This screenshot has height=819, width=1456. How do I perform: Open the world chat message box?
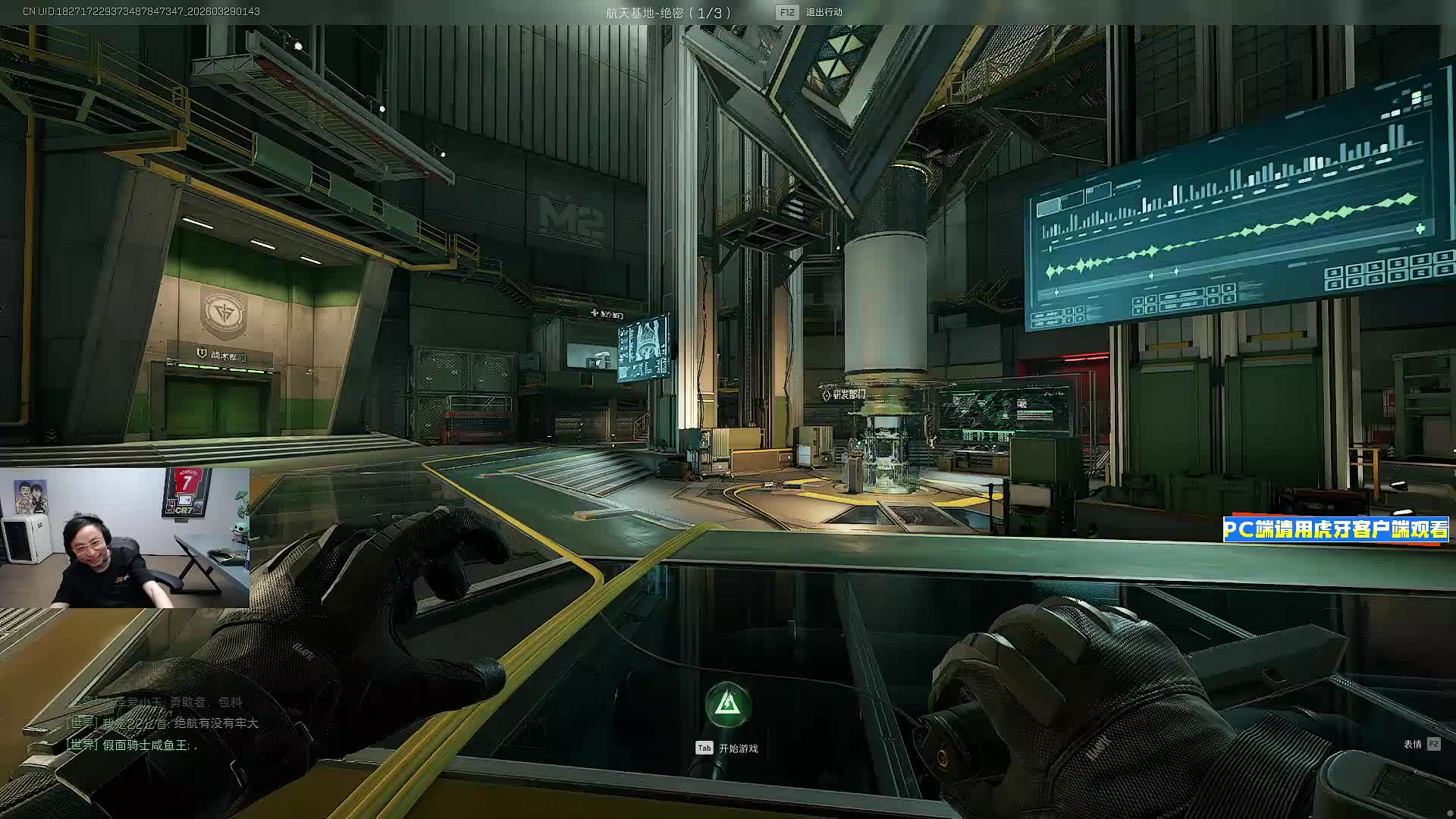point(162,723)
